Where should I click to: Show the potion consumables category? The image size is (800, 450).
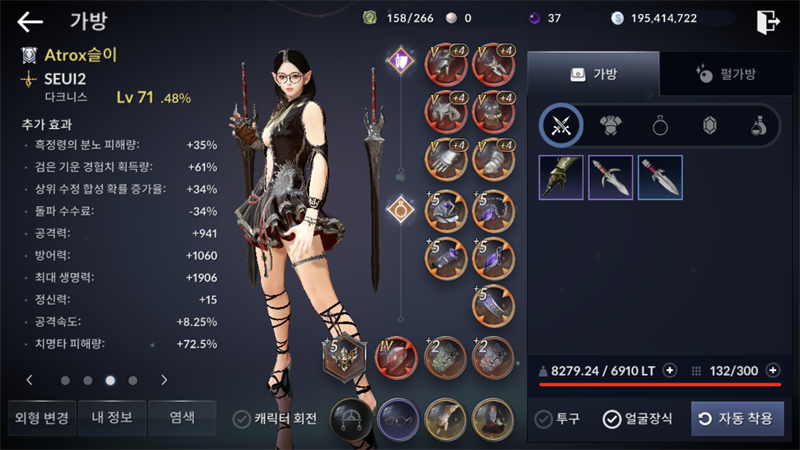pyautogui.click(x=761, y=125)
